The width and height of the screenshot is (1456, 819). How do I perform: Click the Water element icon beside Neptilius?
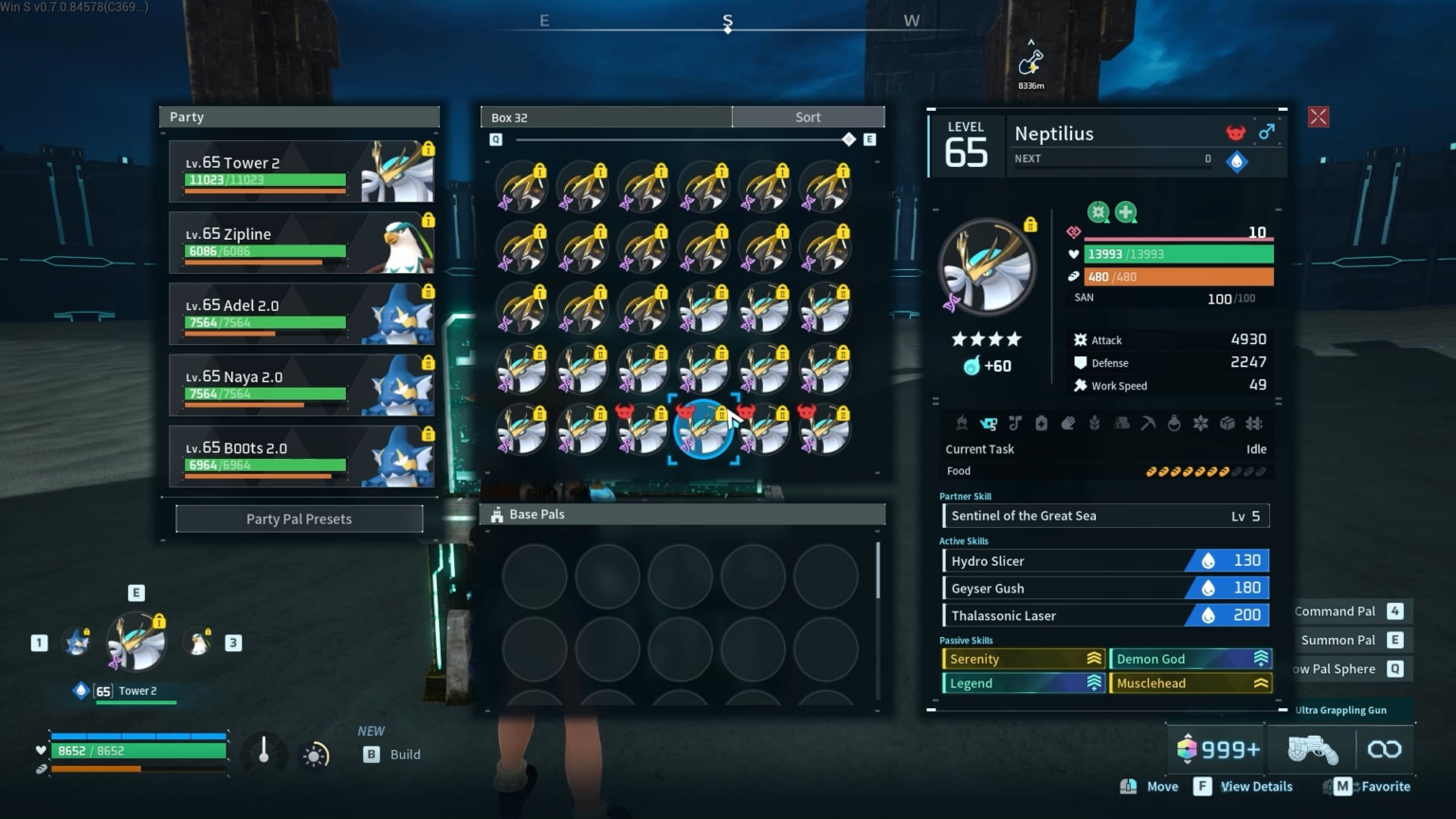coord(1237,161)
